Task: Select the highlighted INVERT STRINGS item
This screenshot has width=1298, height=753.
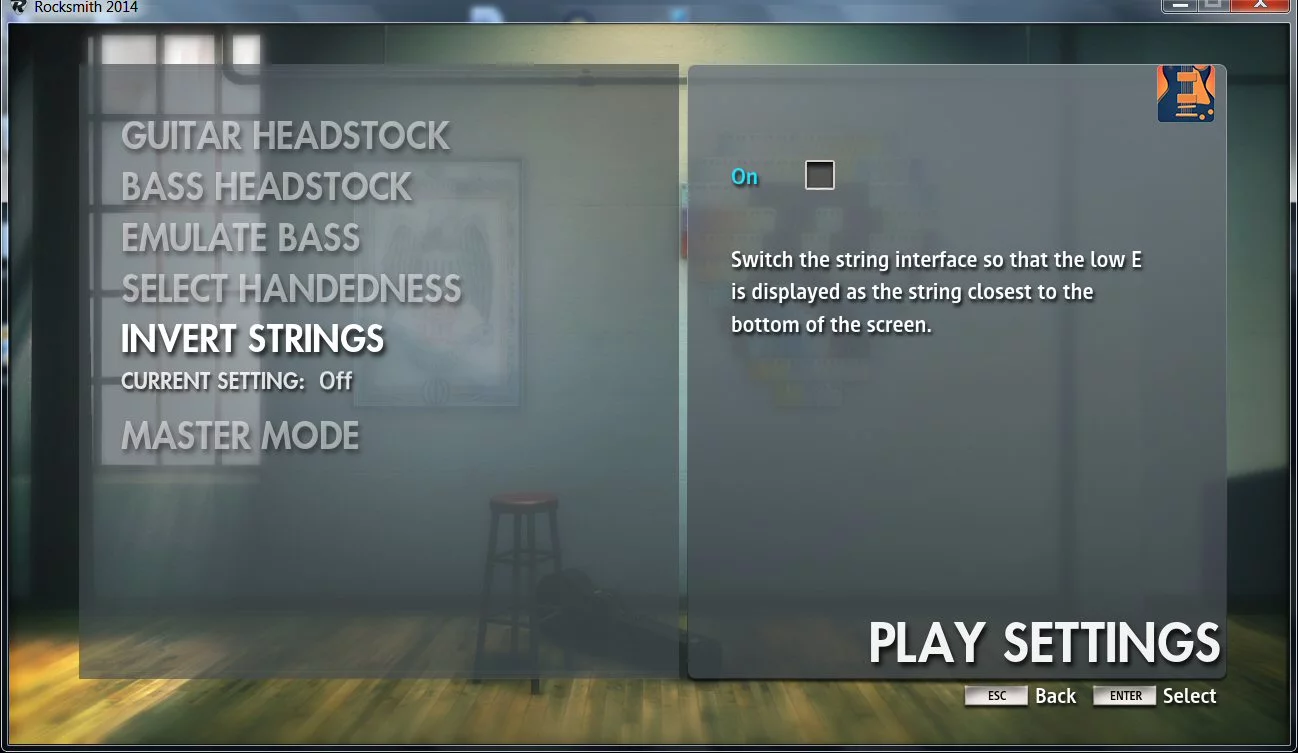Action: pyautogui.click(x=251, y=339)
